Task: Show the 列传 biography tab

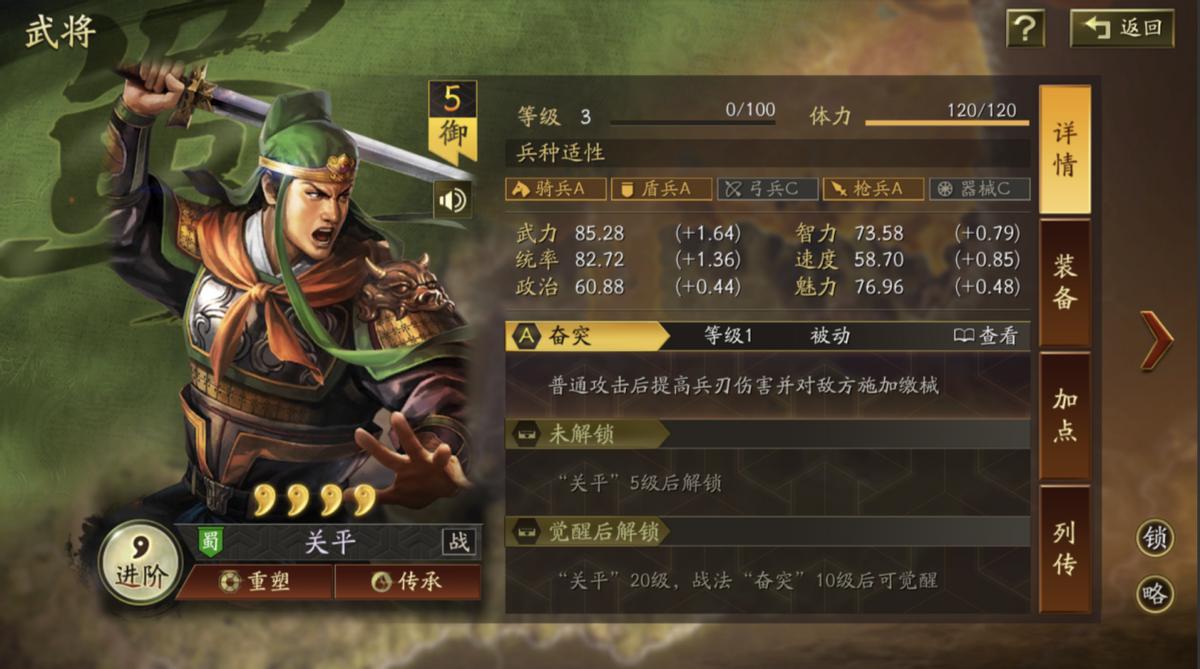Action: pyautogui.click(x=1064, y=548)
